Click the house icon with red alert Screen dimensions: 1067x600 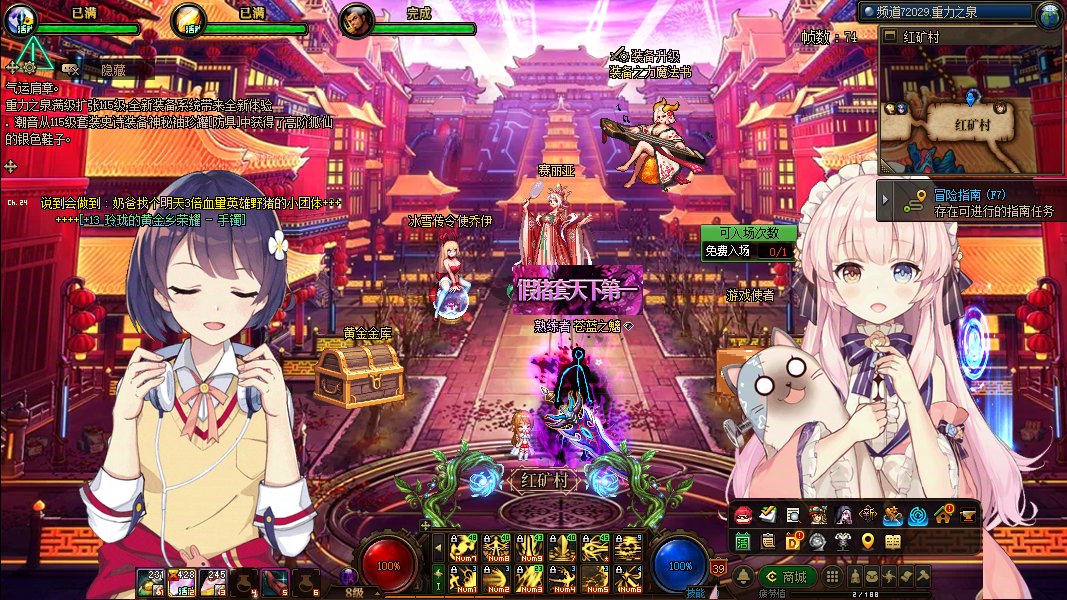tap(944, 515)
